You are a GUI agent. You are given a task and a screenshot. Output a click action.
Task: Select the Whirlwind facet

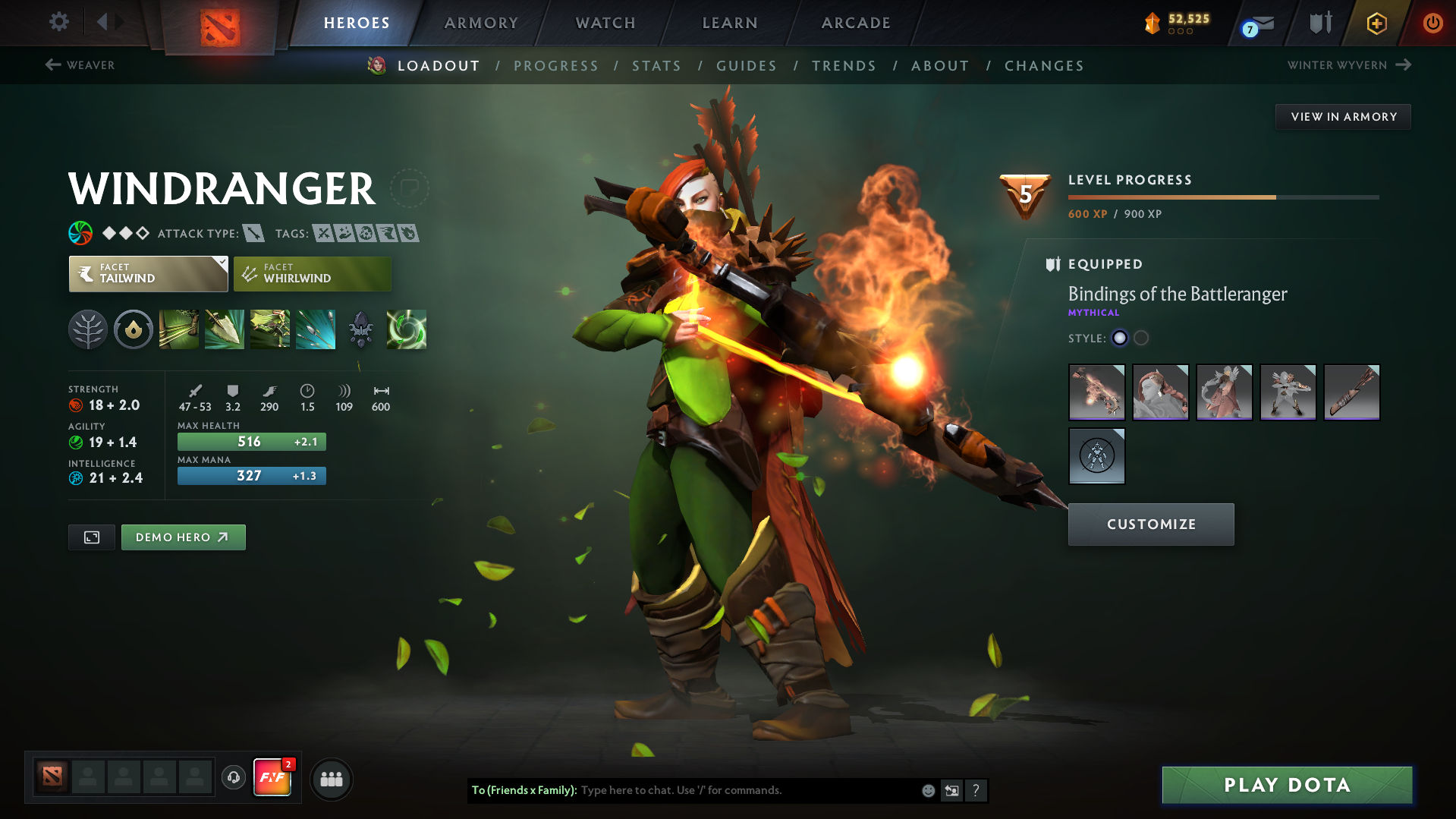coord(312,274)
